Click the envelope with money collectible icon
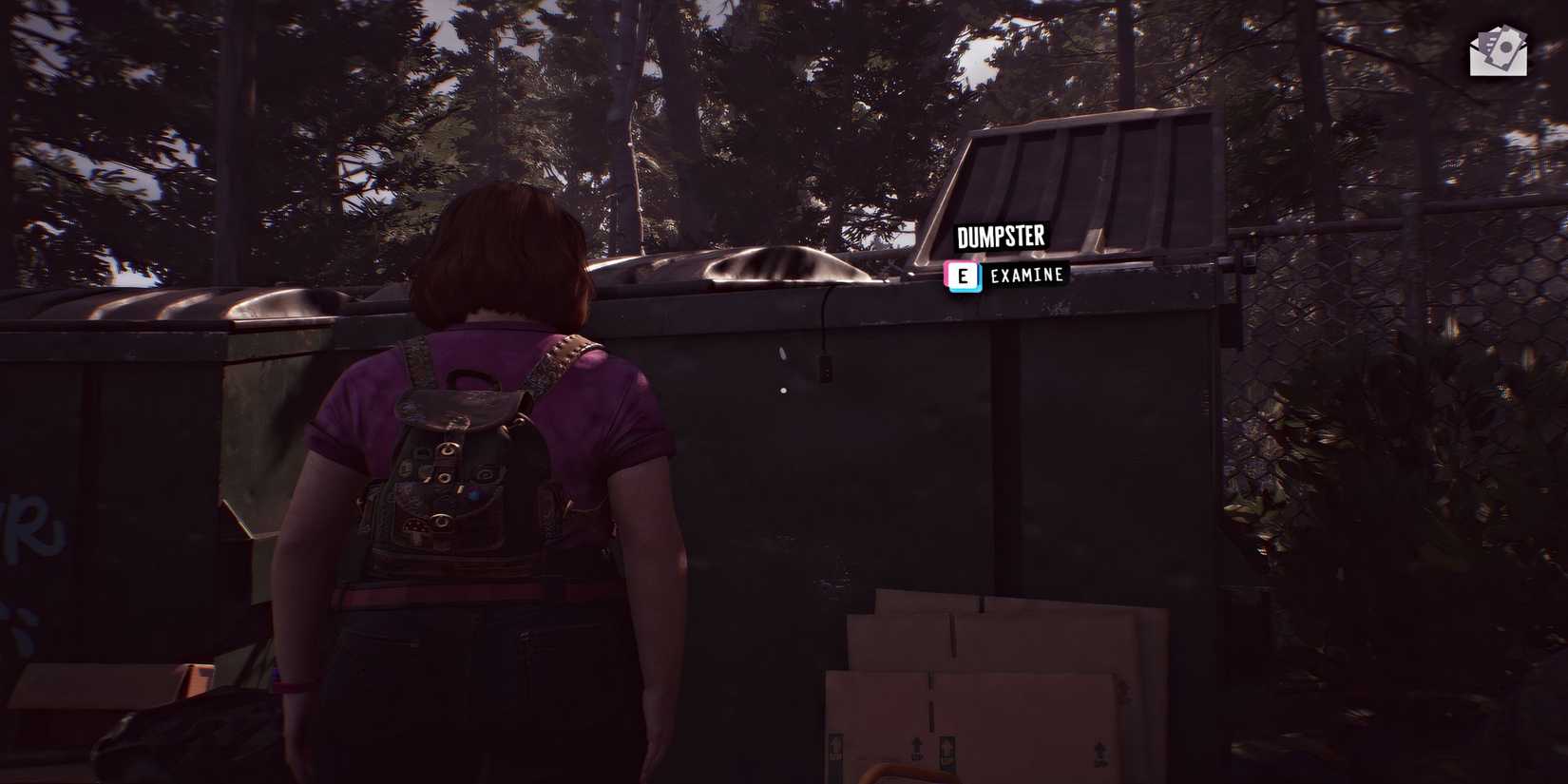 coord(1498,50)
